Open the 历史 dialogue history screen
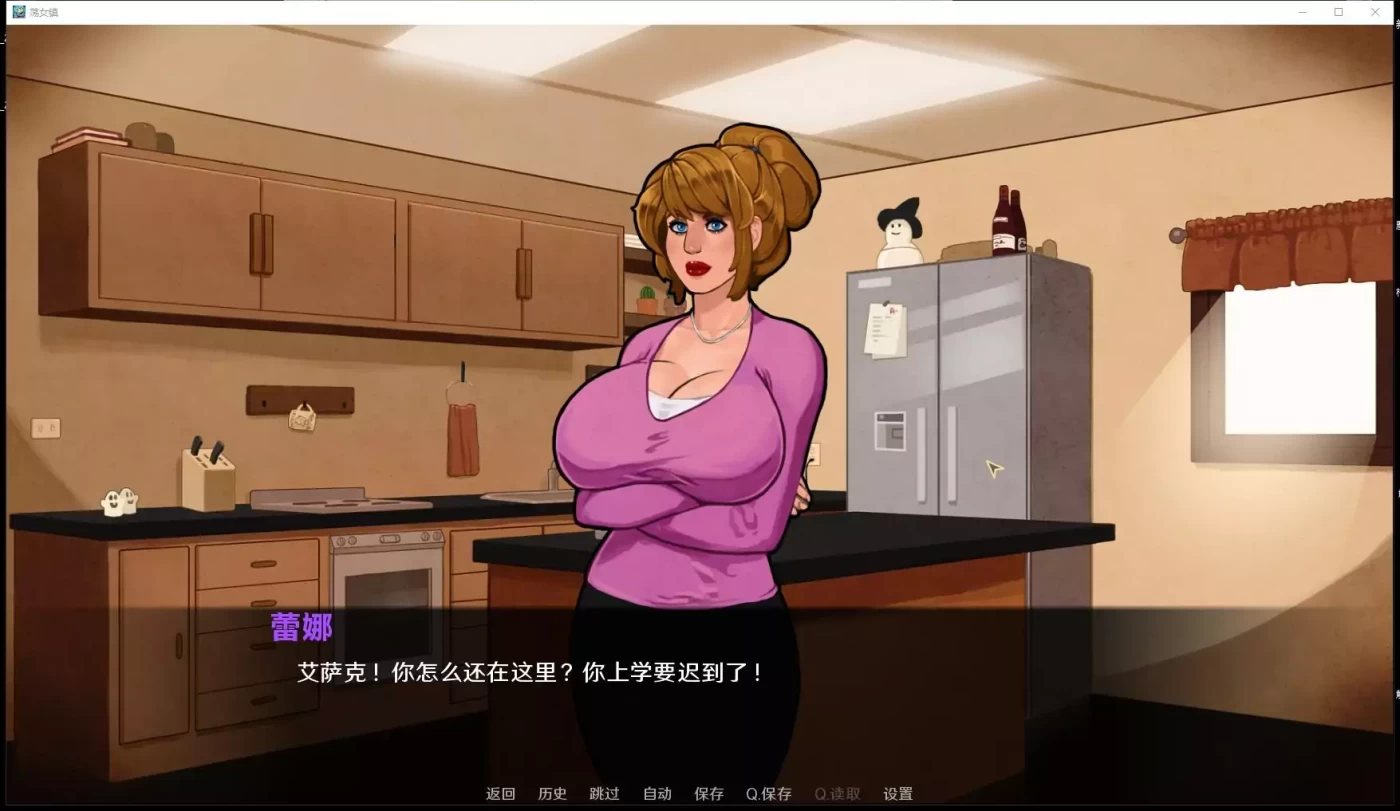Viewport: 1400px width, 811px height. [552, 793]
